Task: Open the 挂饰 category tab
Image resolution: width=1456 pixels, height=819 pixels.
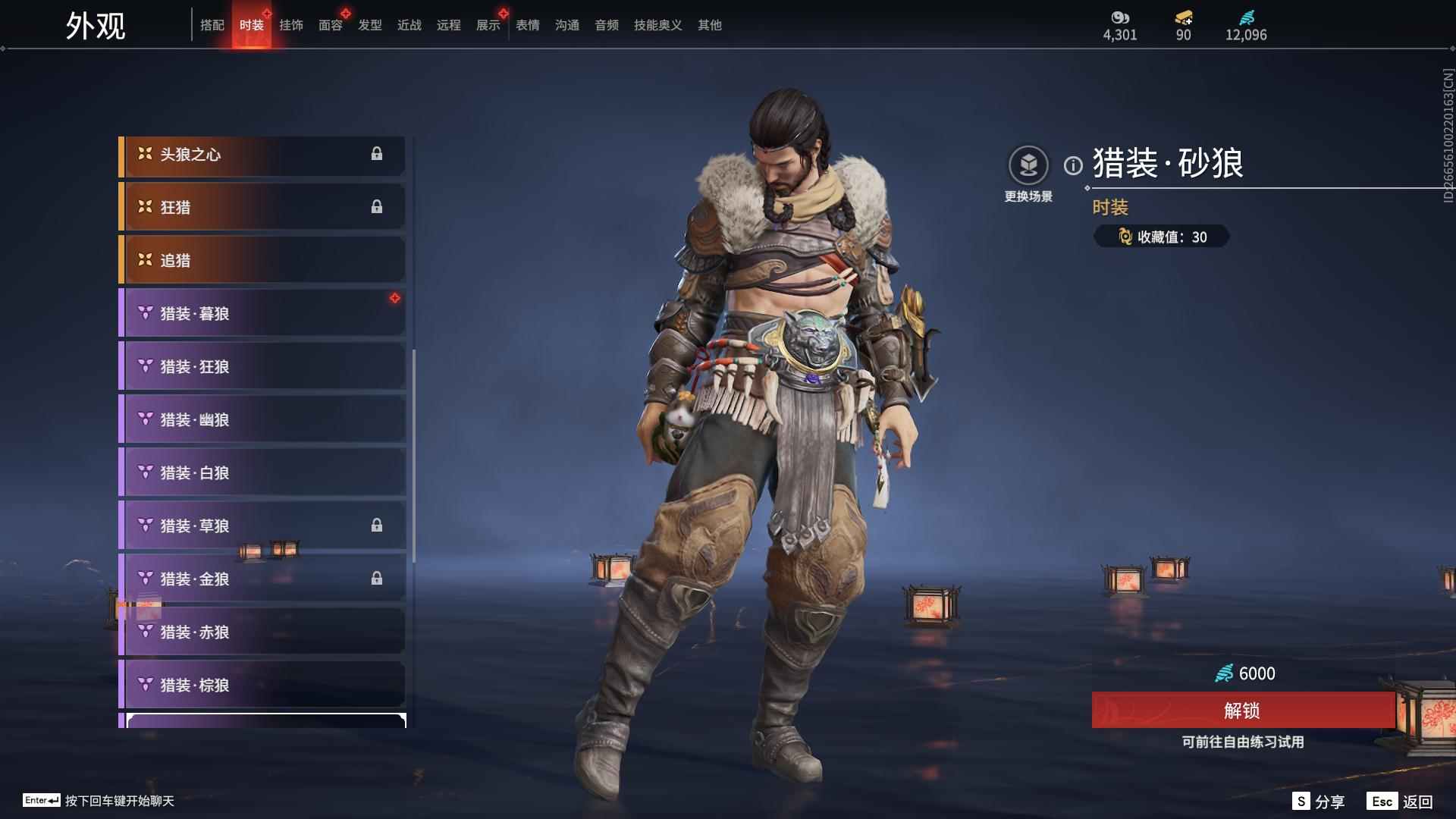Action: (293, 25)
